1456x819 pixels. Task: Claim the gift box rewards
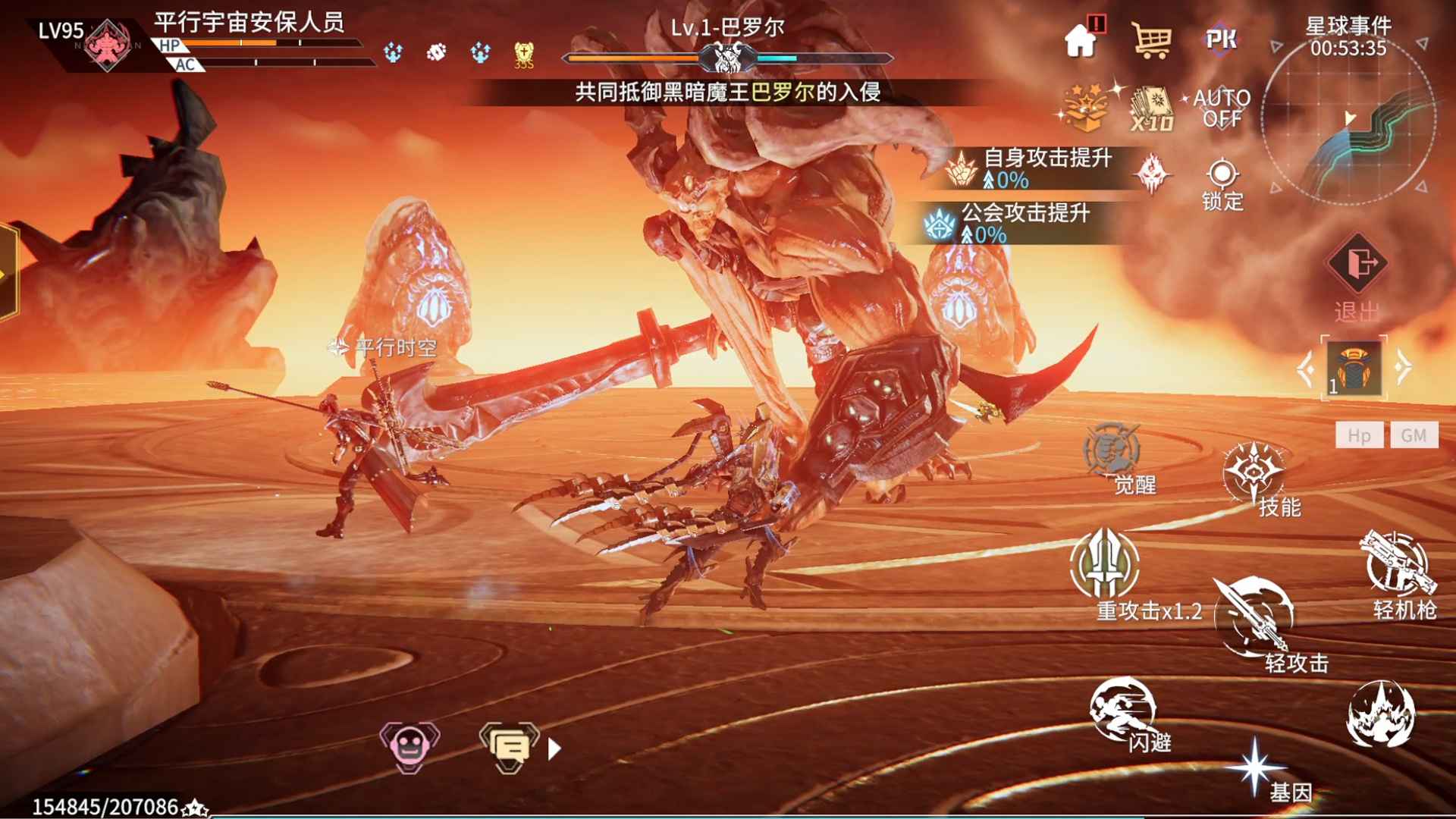click(x=1086, y=106)
